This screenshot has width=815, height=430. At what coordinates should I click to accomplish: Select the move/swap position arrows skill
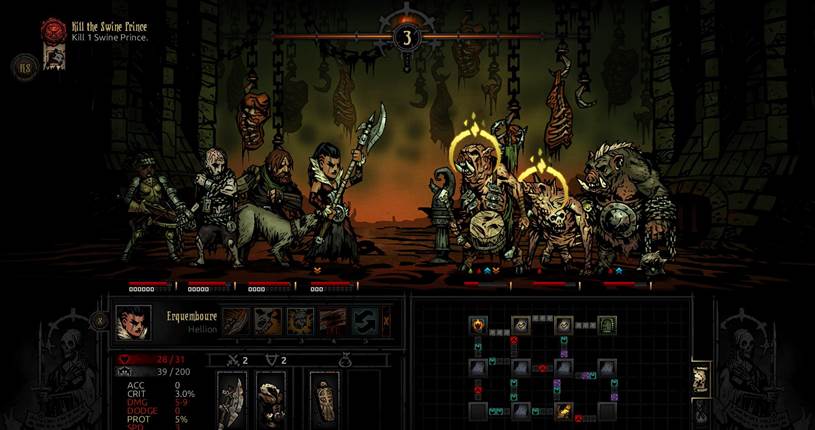(366, 321)
